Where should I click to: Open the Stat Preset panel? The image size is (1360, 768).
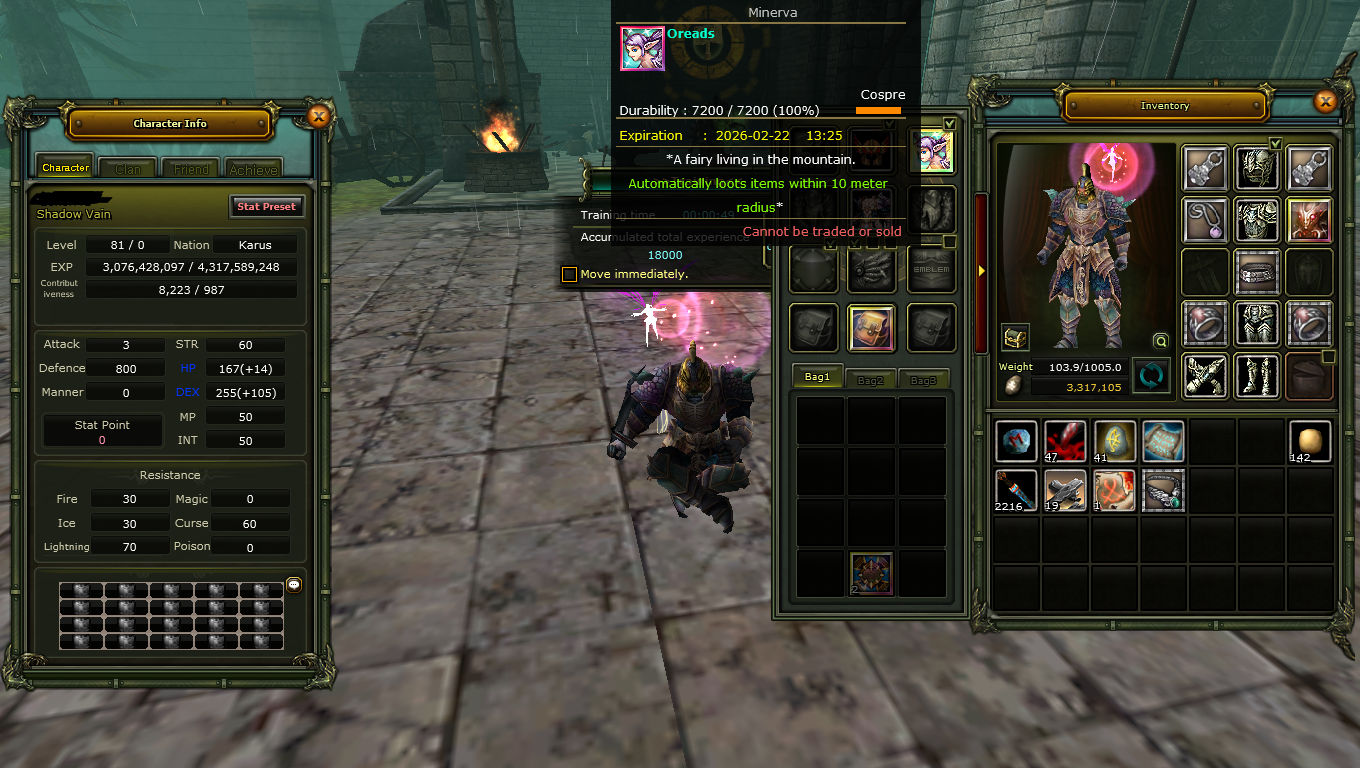(x=265, y=206)
